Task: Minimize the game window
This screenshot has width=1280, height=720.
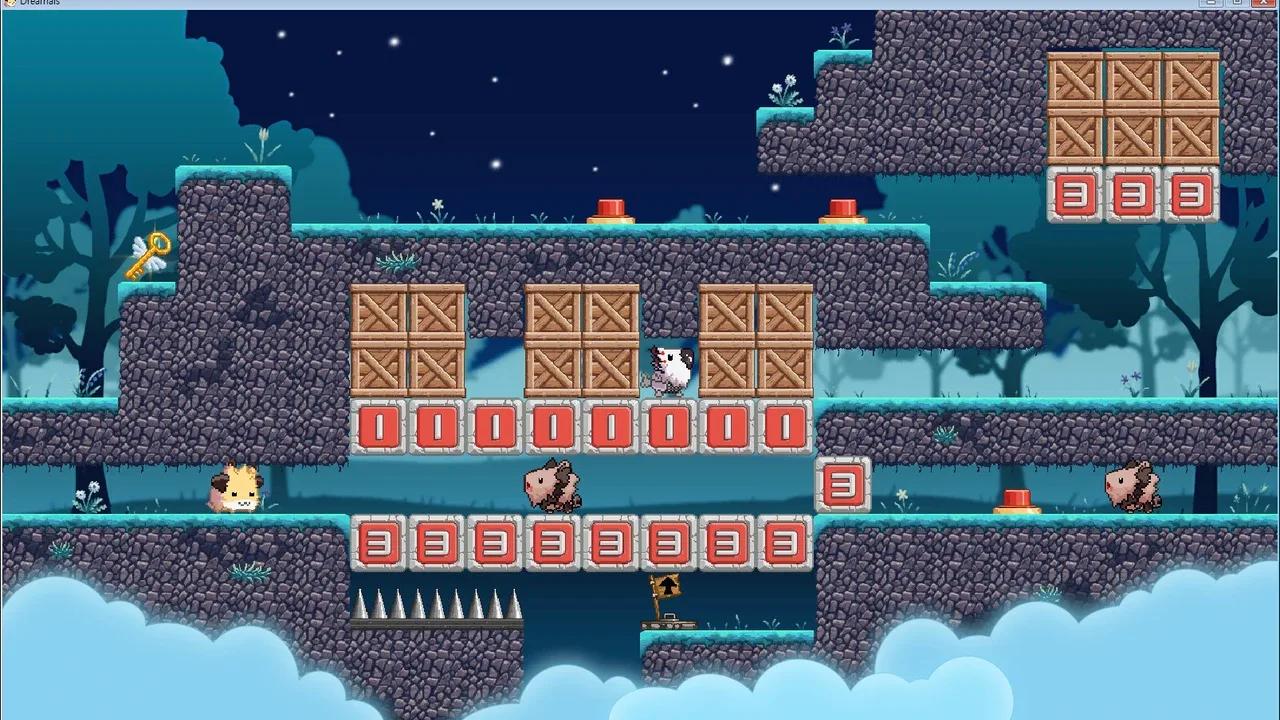Action: click(x=1213, y=3)
